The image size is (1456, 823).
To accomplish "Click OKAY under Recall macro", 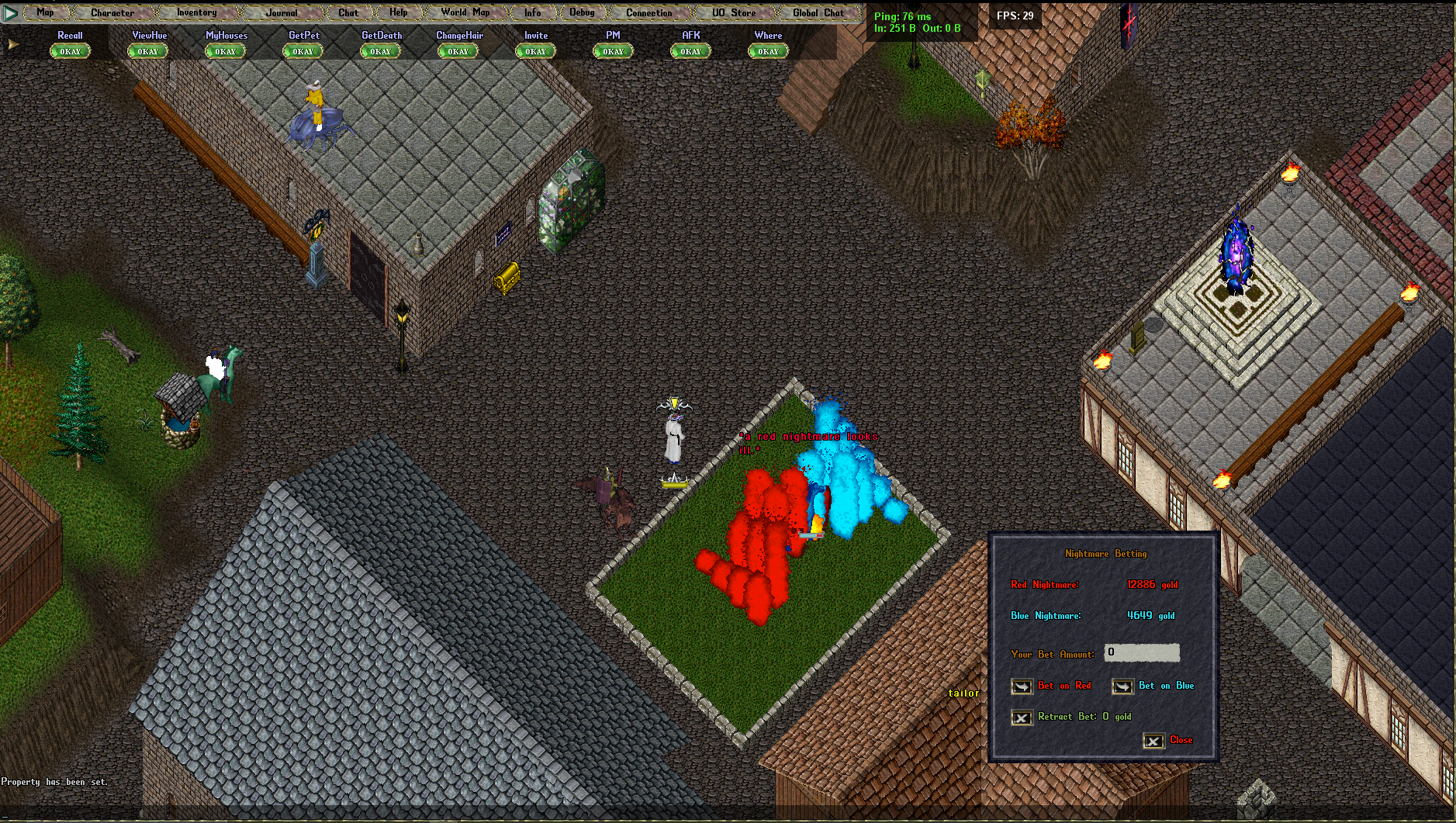I will 70,51.
